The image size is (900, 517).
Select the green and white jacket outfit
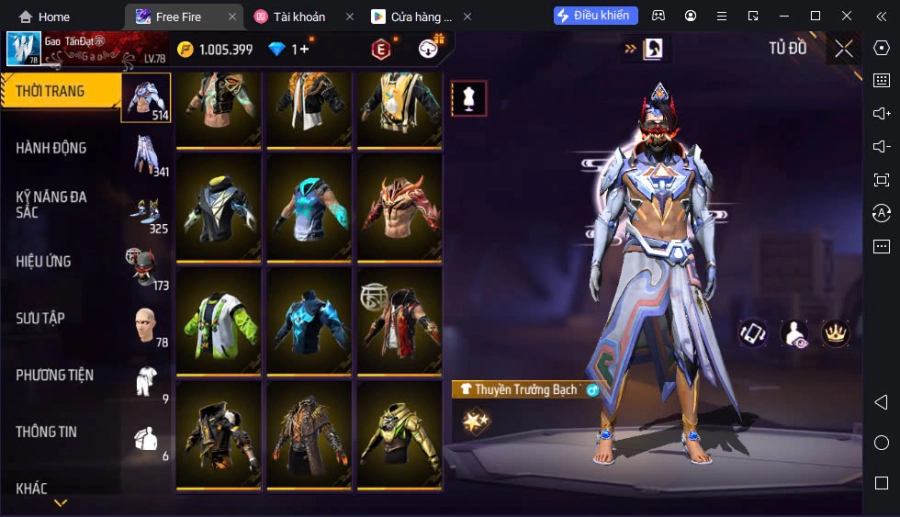point(220,320)
